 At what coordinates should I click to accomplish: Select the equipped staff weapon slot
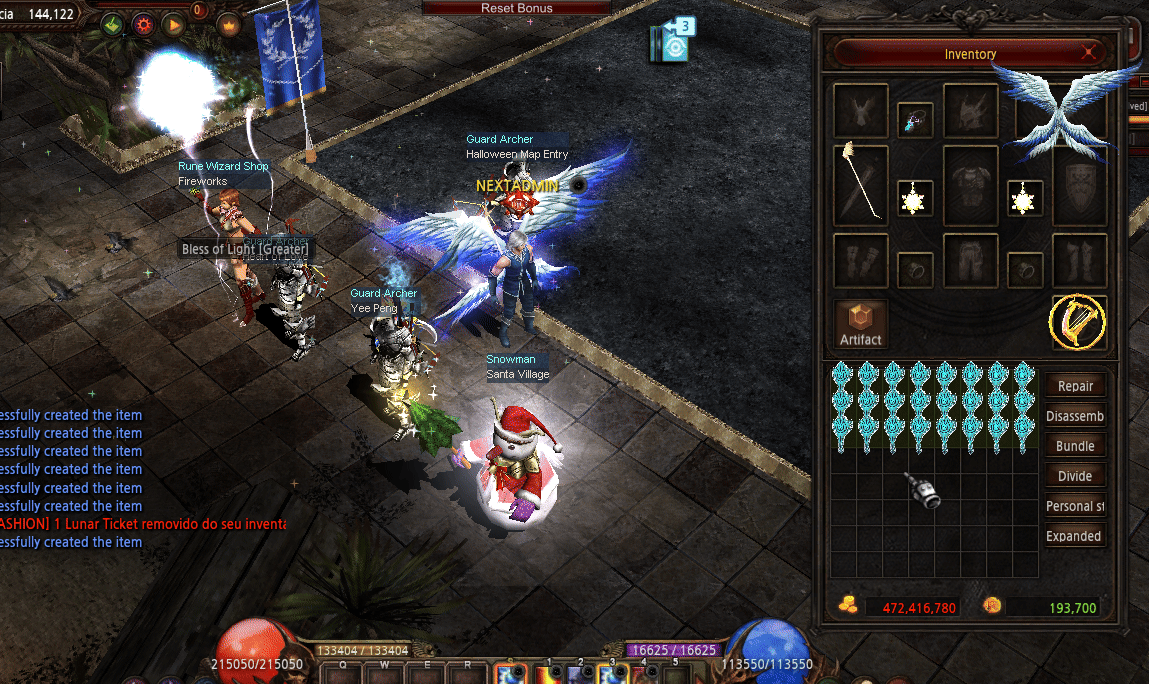coord(861,185)
